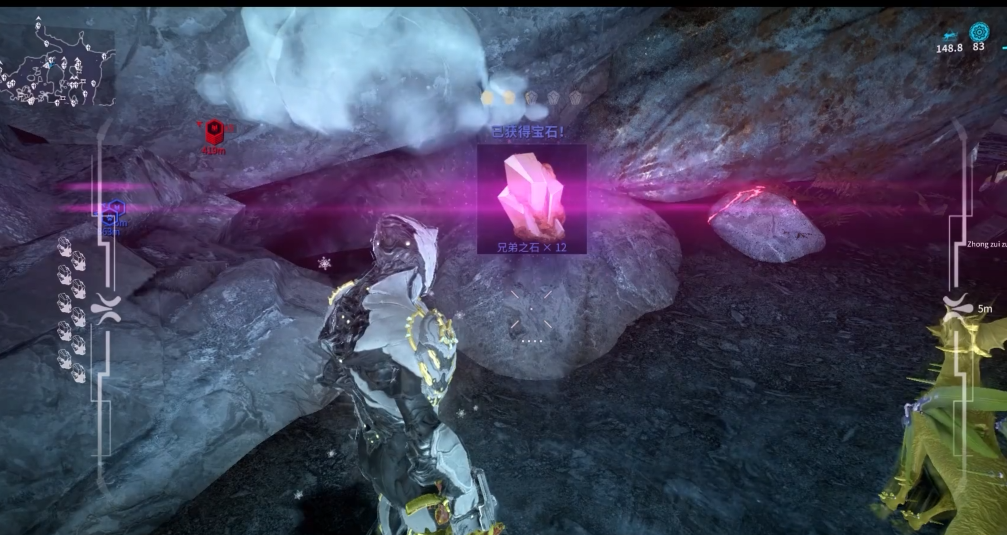
Task: Select the blue waypoint marker icon
Action: pos(115,210)
